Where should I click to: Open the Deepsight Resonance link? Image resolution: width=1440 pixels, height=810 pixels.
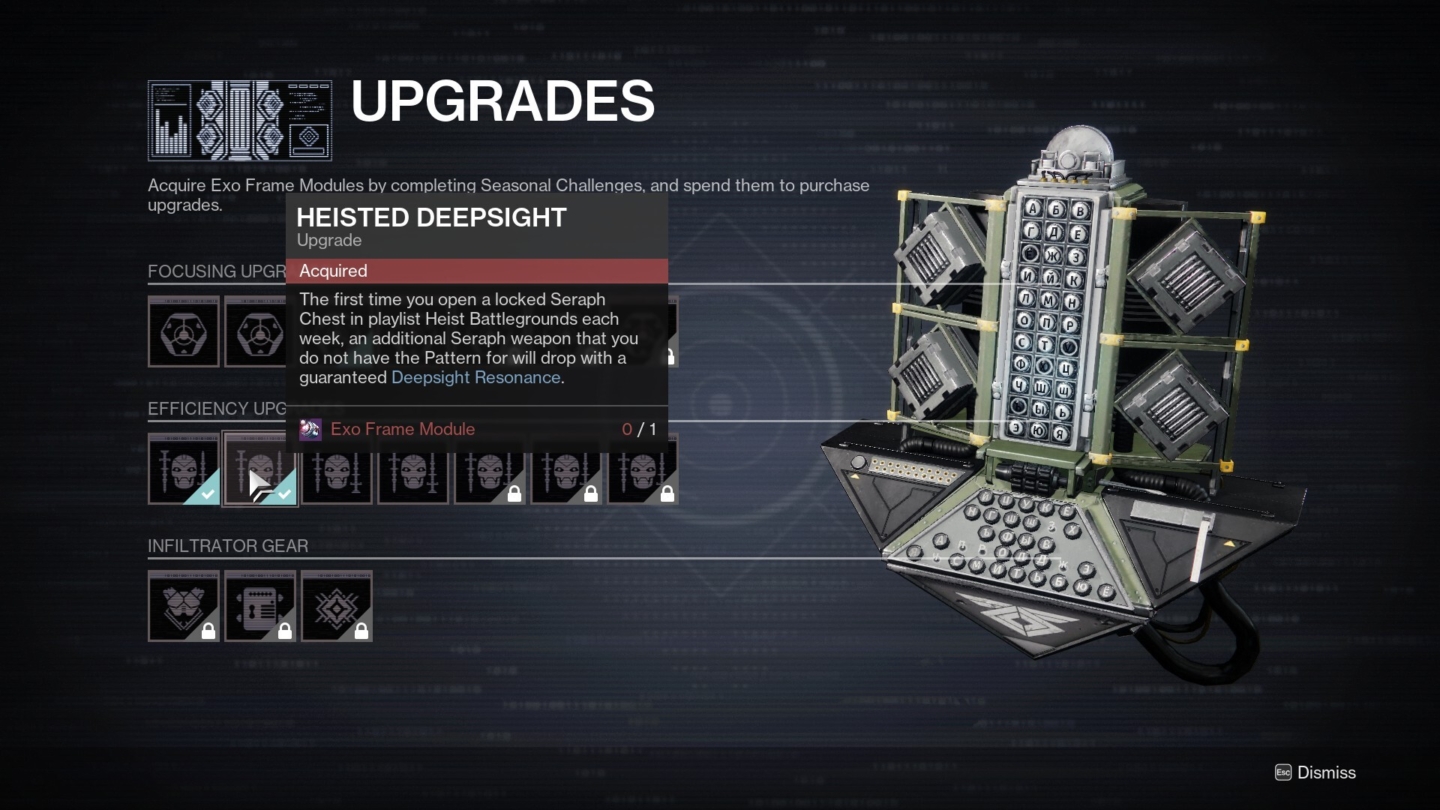(x=475, y=377)
